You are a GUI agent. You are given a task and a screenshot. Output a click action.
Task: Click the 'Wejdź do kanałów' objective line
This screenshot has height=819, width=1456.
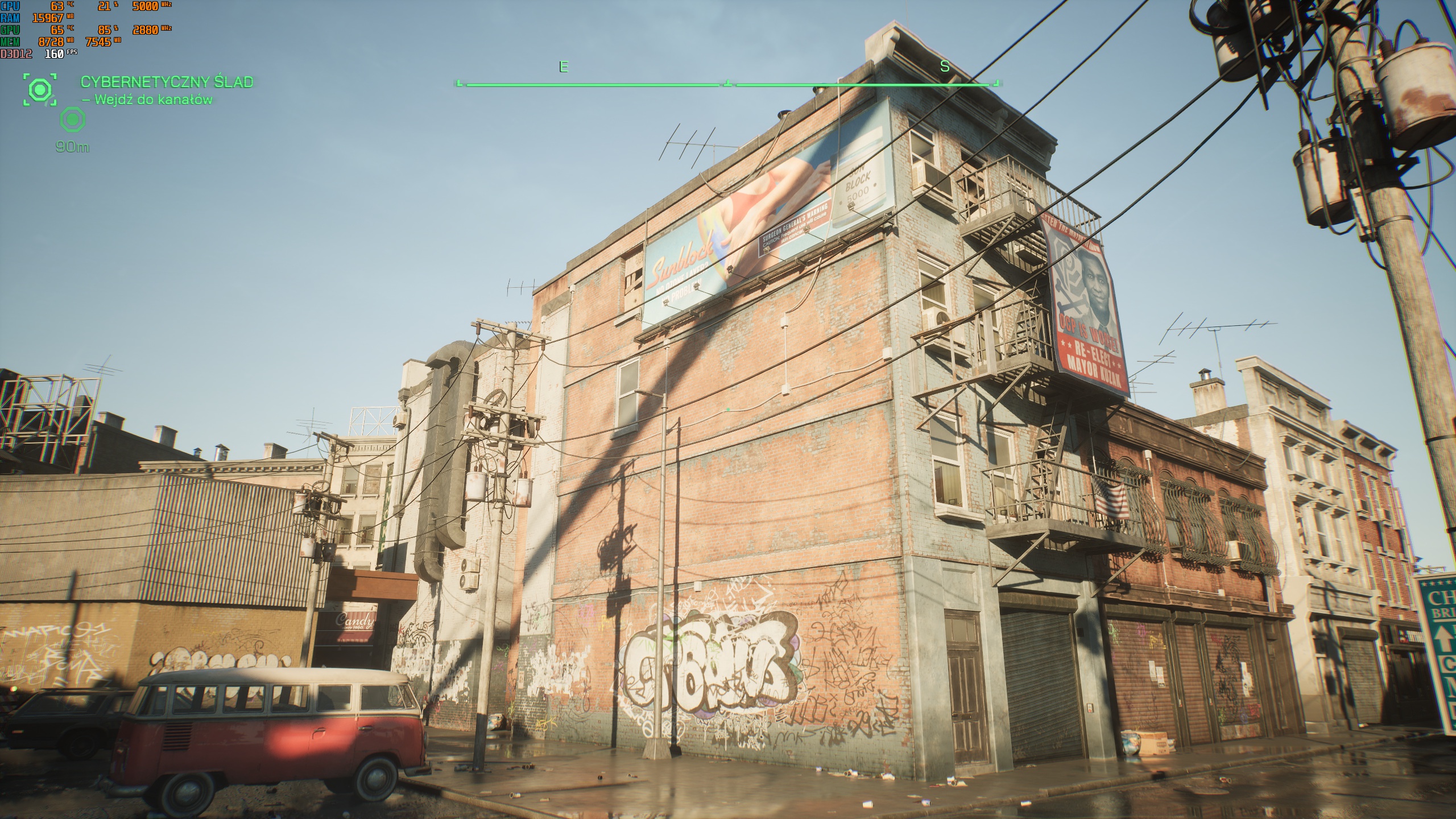click(148, 100)
